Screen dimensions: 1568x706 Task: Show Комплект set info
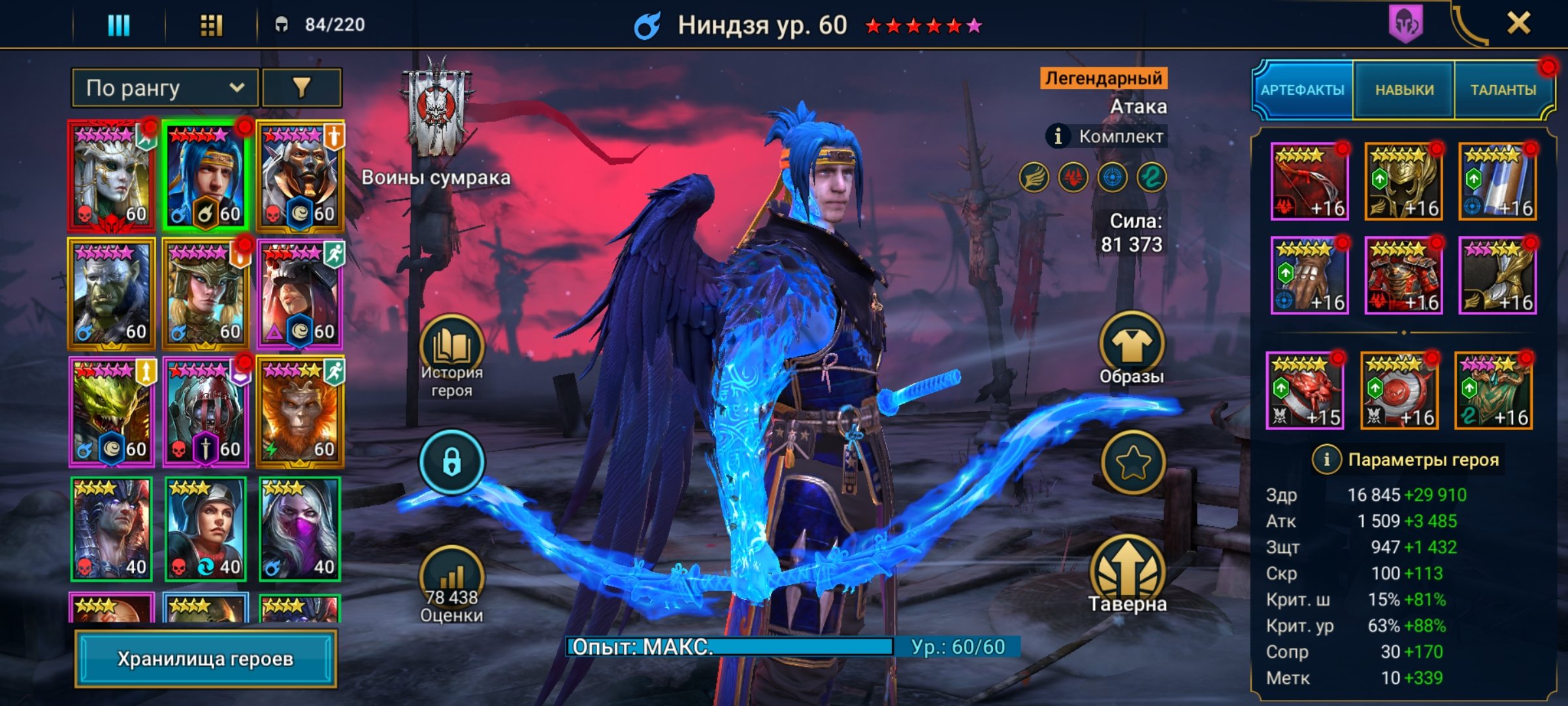tap(1058, 136)
